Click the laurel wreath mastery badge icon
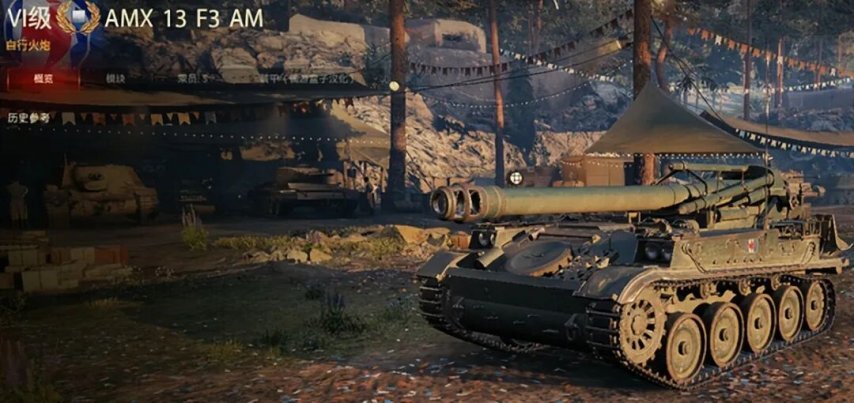Image resolution: width=854 pixels, height=403 pixels. point(78,17)
